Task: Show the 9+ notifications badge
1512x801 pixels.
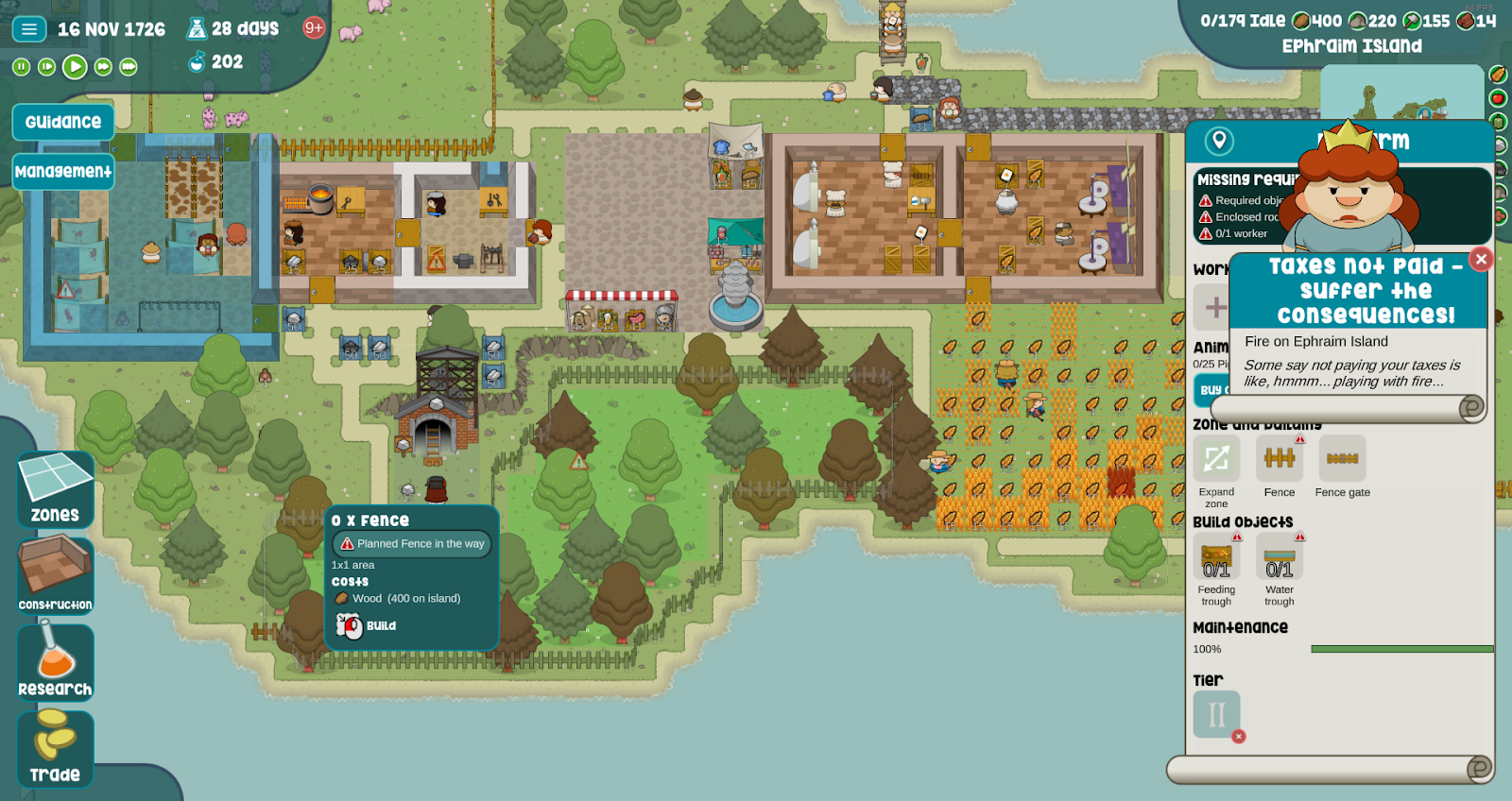Action: (314, 28)
